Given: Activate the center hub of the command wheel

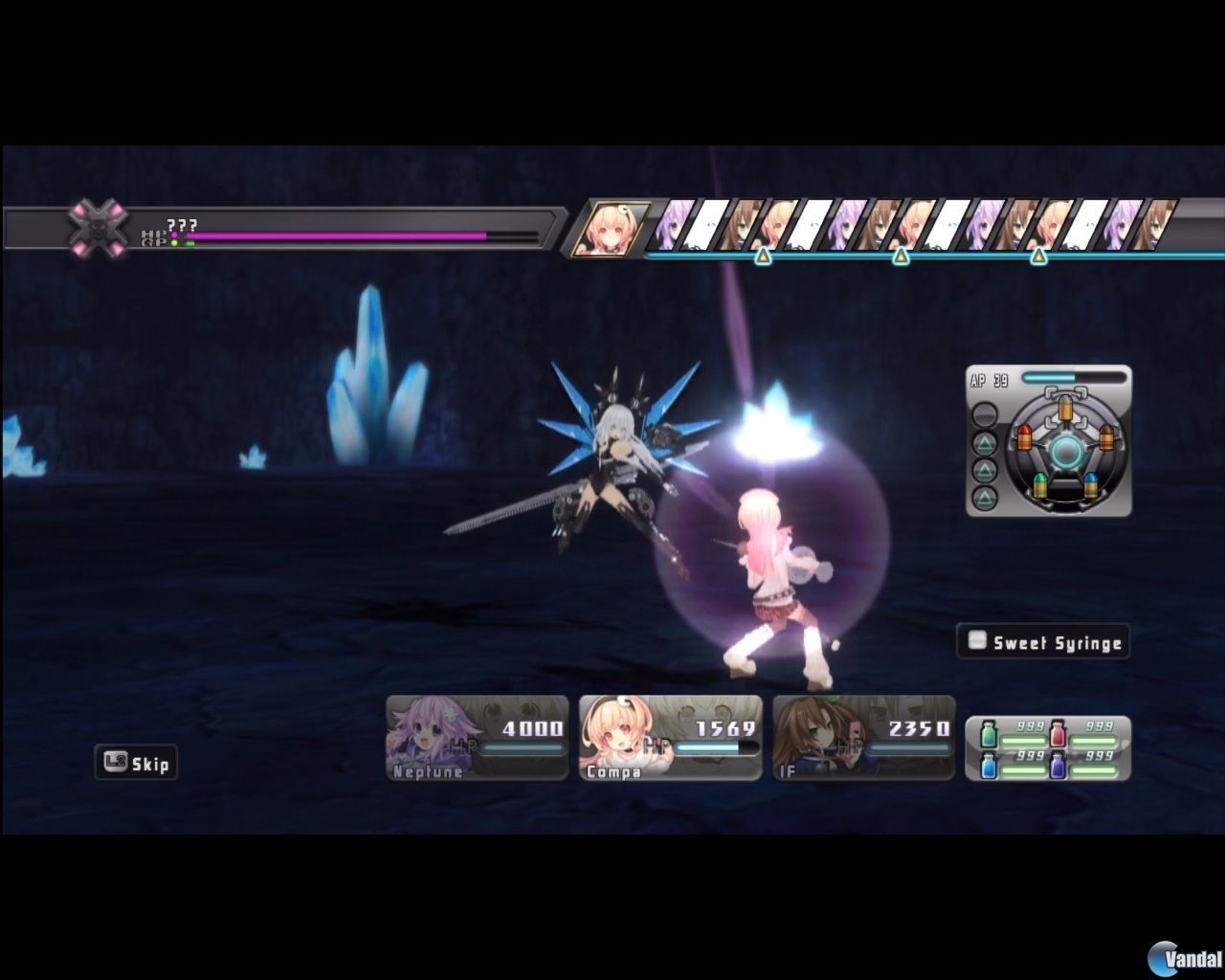Looking at the screenshot, I should (1067, 450).
